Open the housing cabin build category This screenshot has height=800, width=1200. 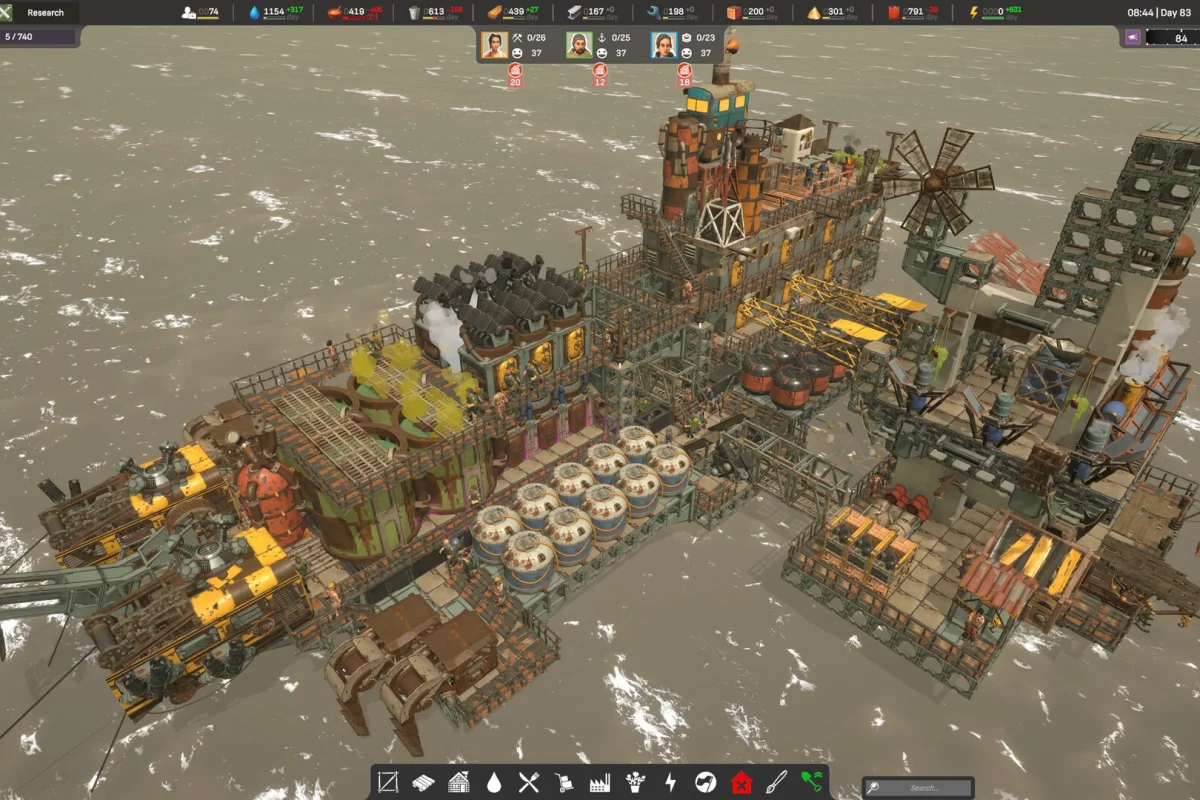[x=459, y=782]
